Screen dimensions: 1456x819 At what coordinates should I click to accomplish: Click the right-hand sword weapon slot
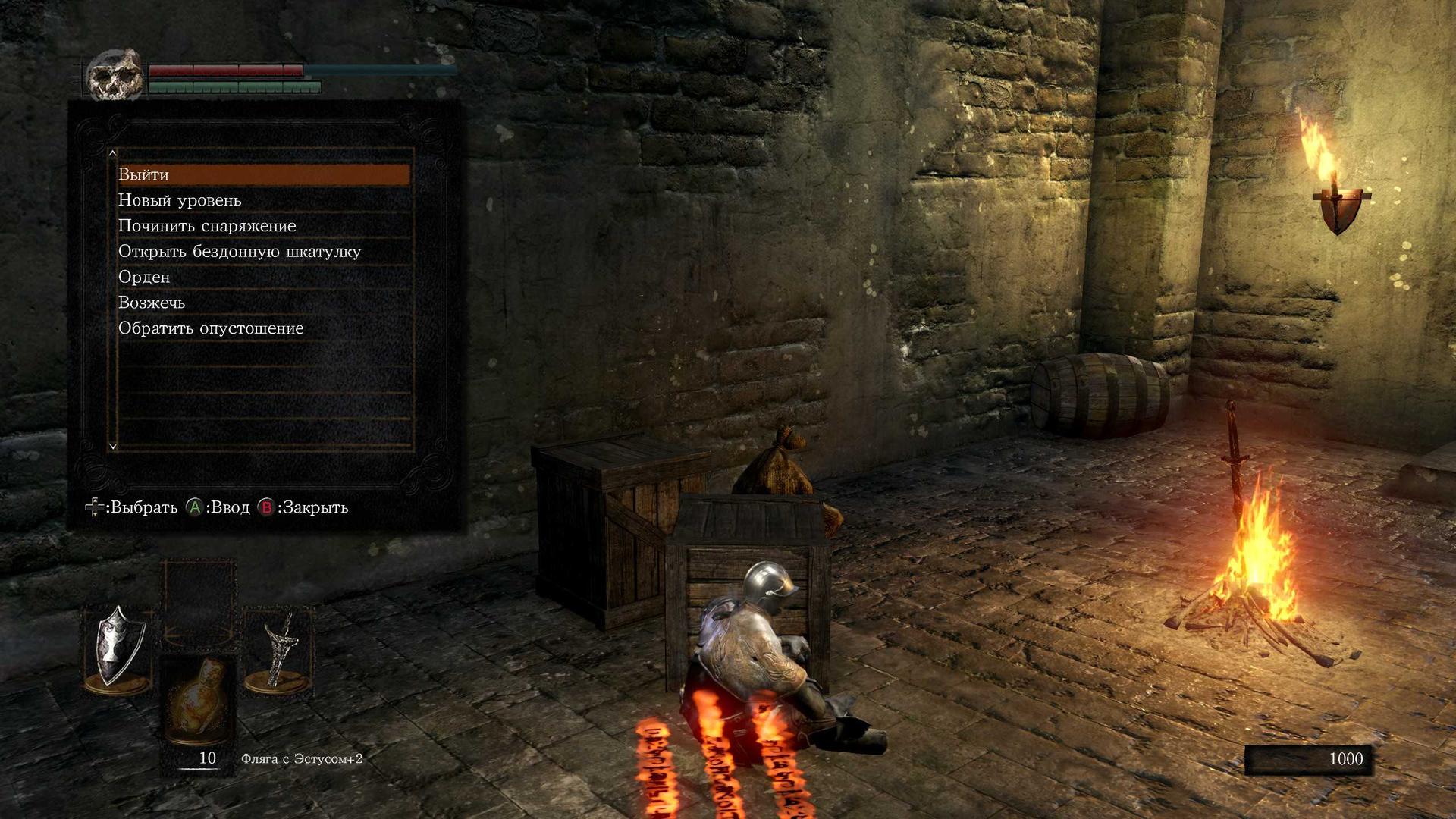[x=279, y=647]
